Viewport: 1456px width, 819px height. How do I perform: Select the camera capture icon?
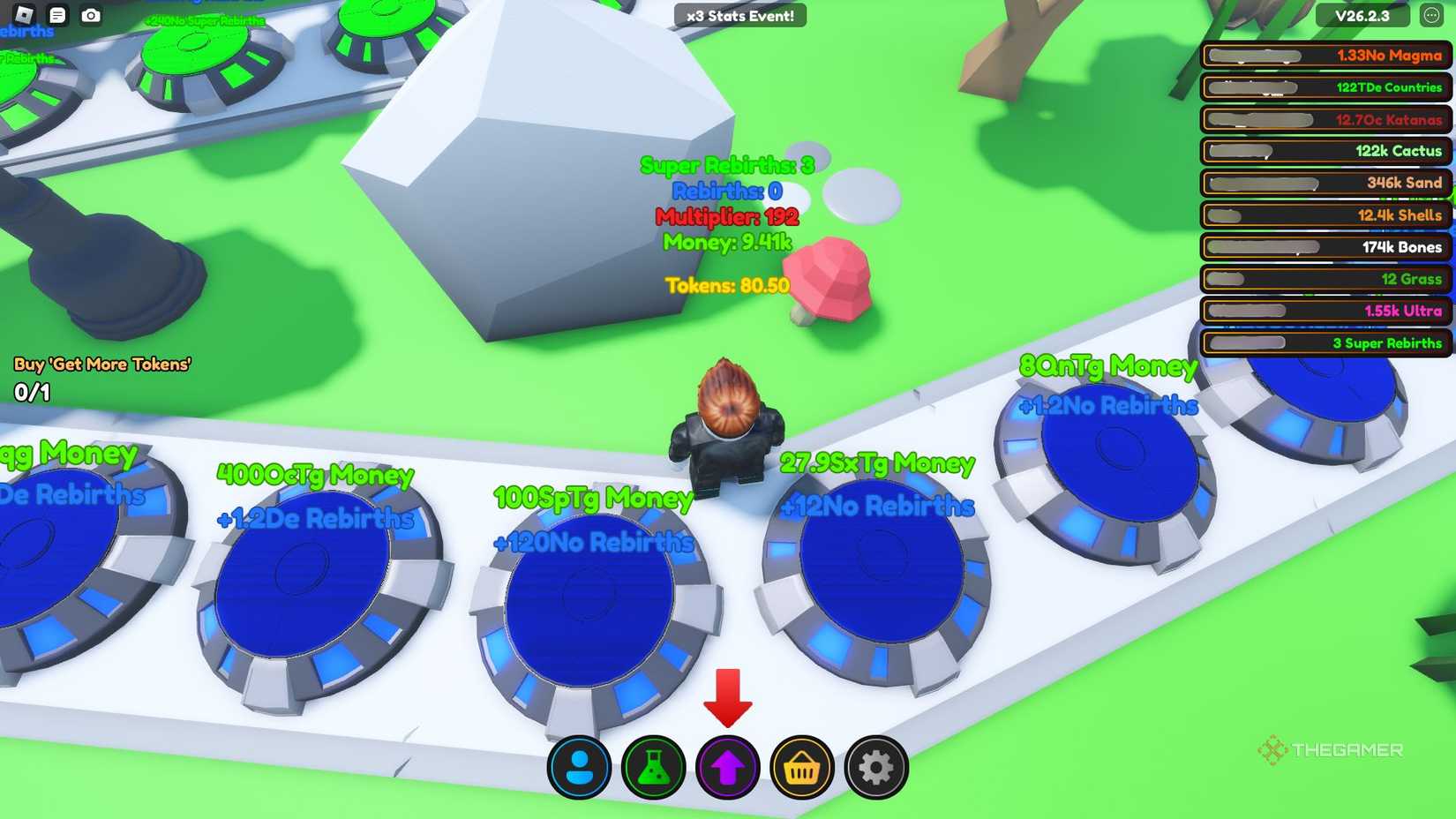[x=92, y=15]
